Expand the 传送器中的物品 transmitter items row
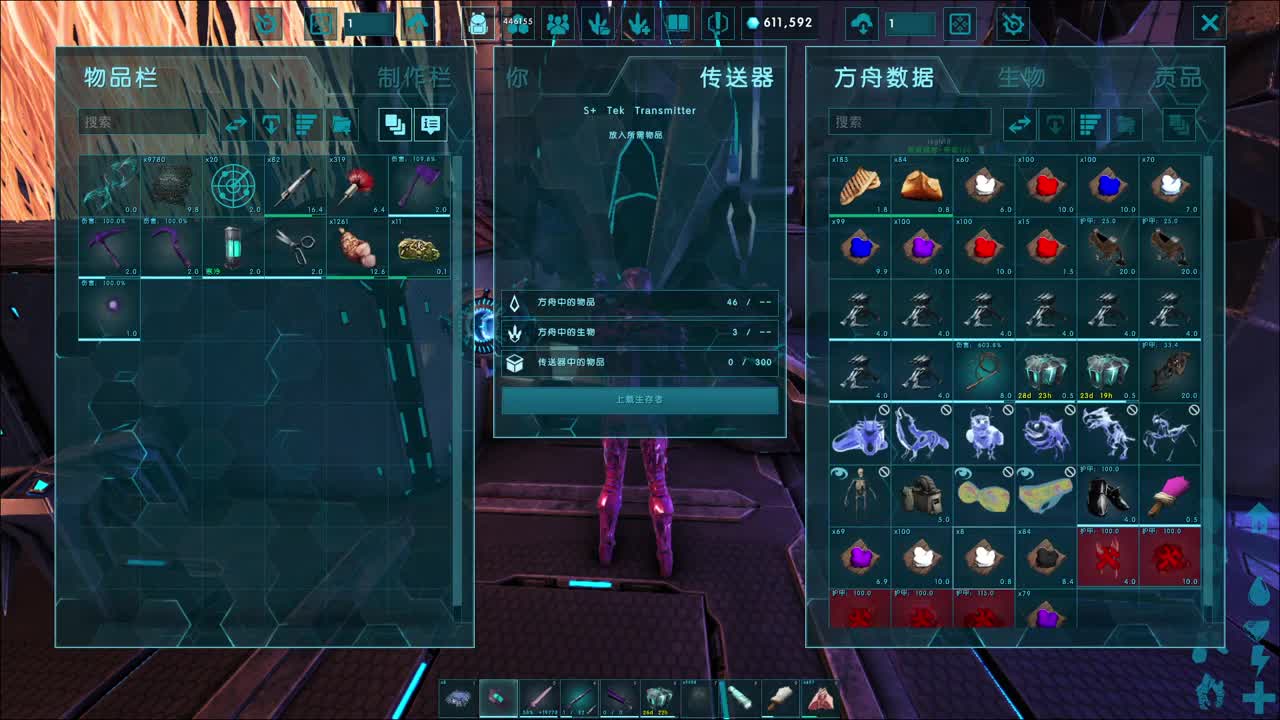The image size is (1280, 720). [x=640, y=364]
